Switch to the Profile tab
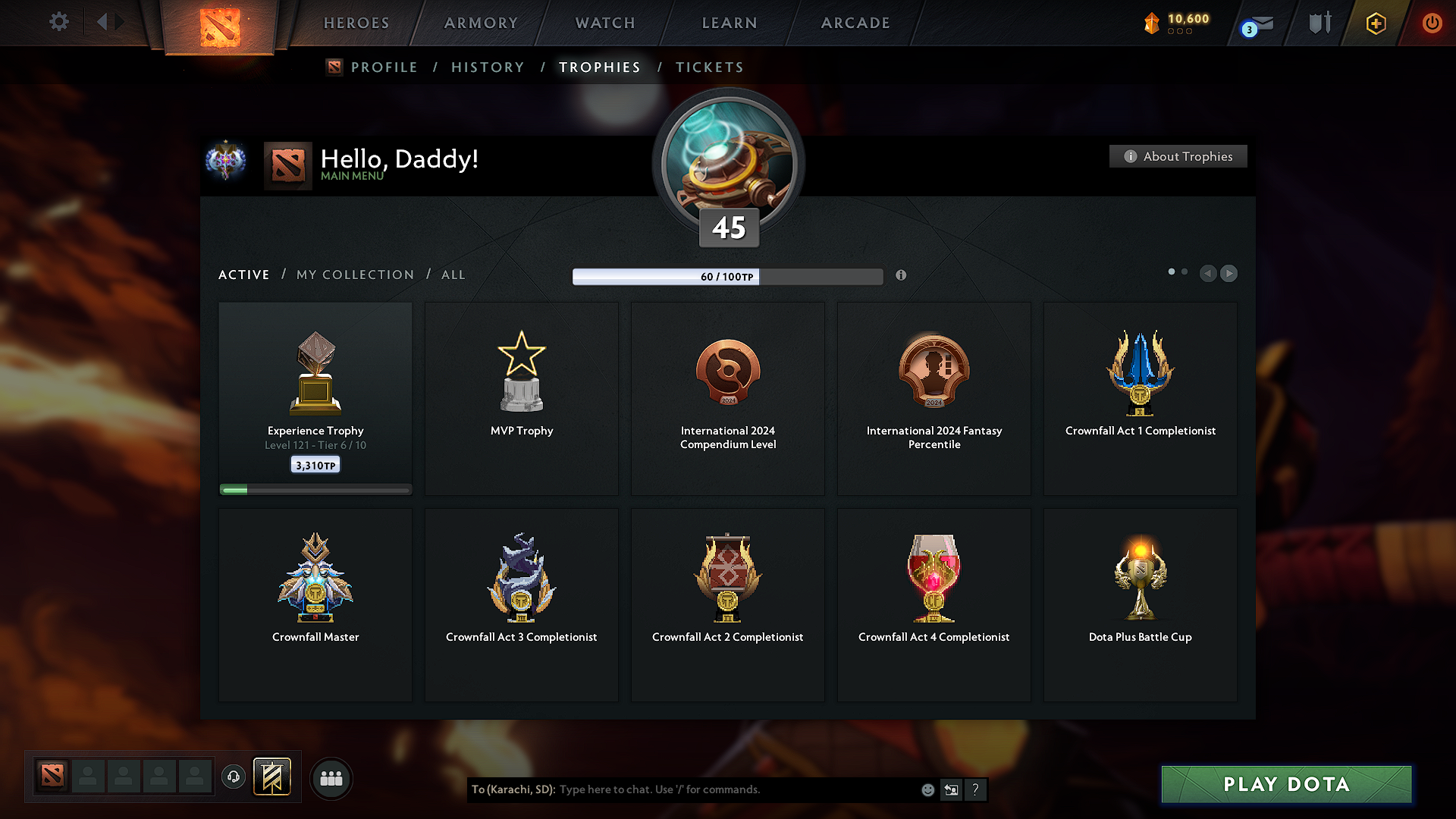1456x819 pixels. coord(384,67)
